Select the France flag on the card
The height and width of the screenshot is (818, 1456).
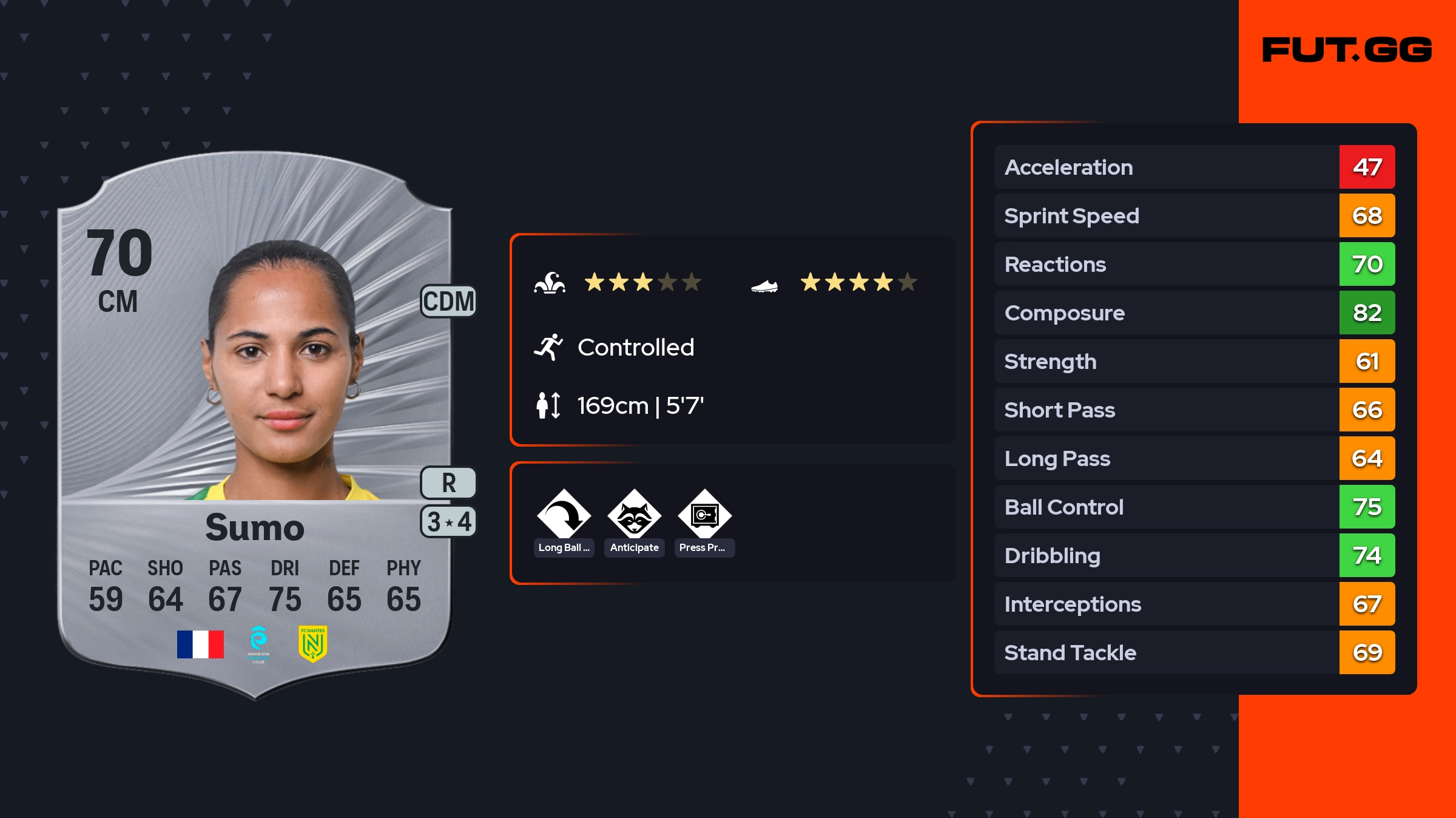point(200,644)
